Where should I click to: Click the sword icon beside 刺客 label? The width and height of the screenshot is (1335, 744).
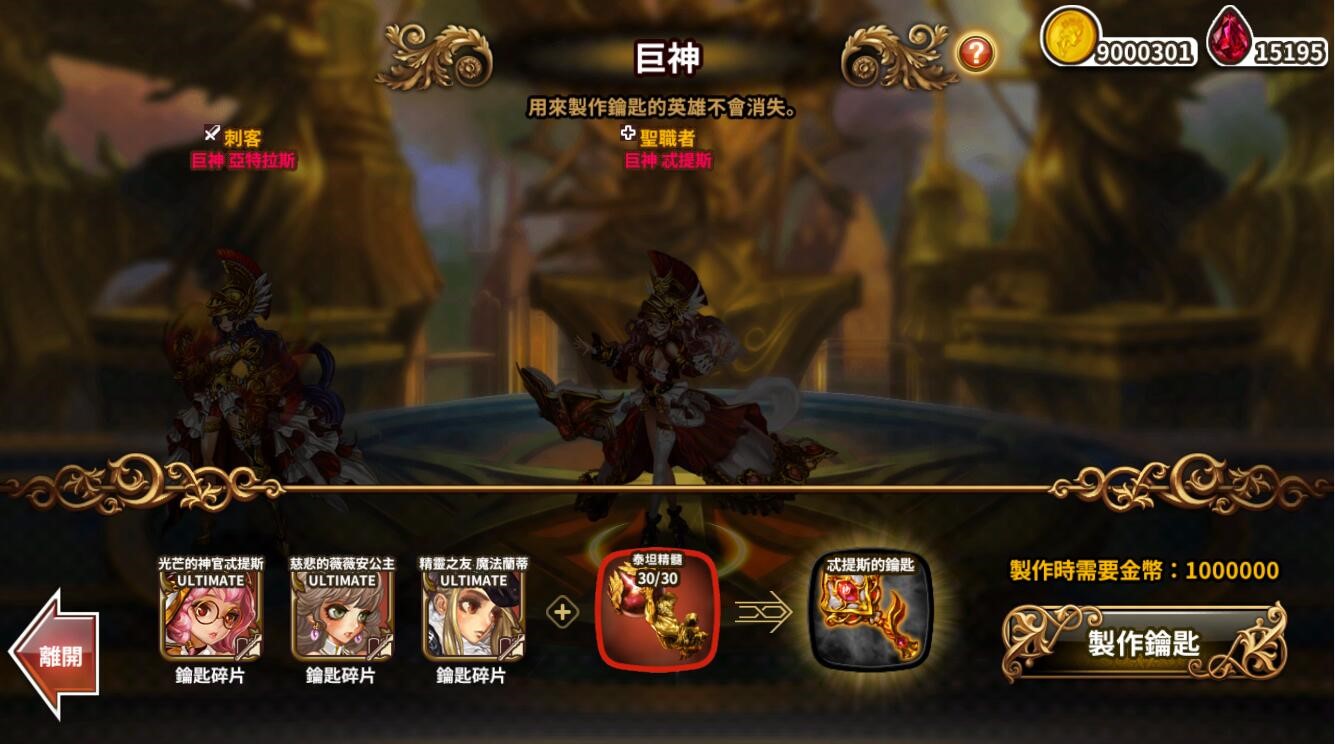[210, 132]
